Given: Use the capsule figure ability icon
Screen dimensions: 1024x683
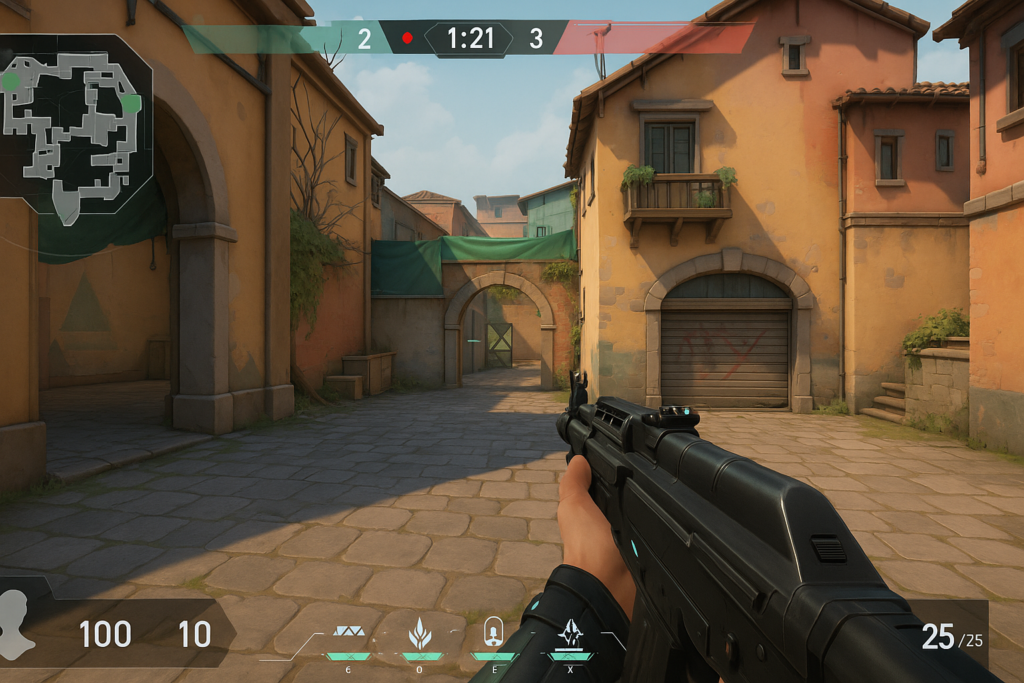Looking at the screenshot, I should click(x=493, y=632).
